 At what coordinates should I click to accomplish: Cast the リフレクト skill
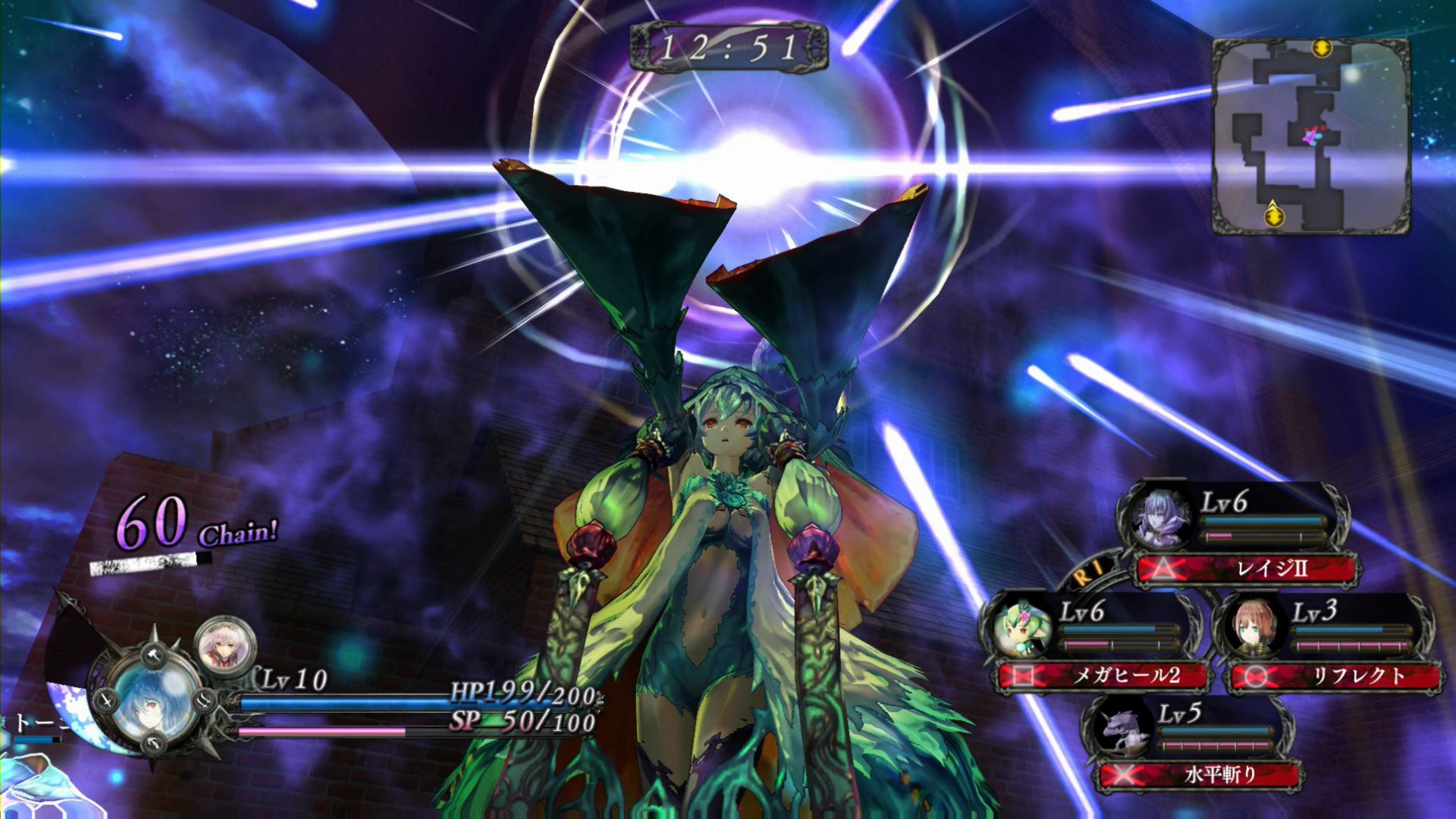[1336, 675]
